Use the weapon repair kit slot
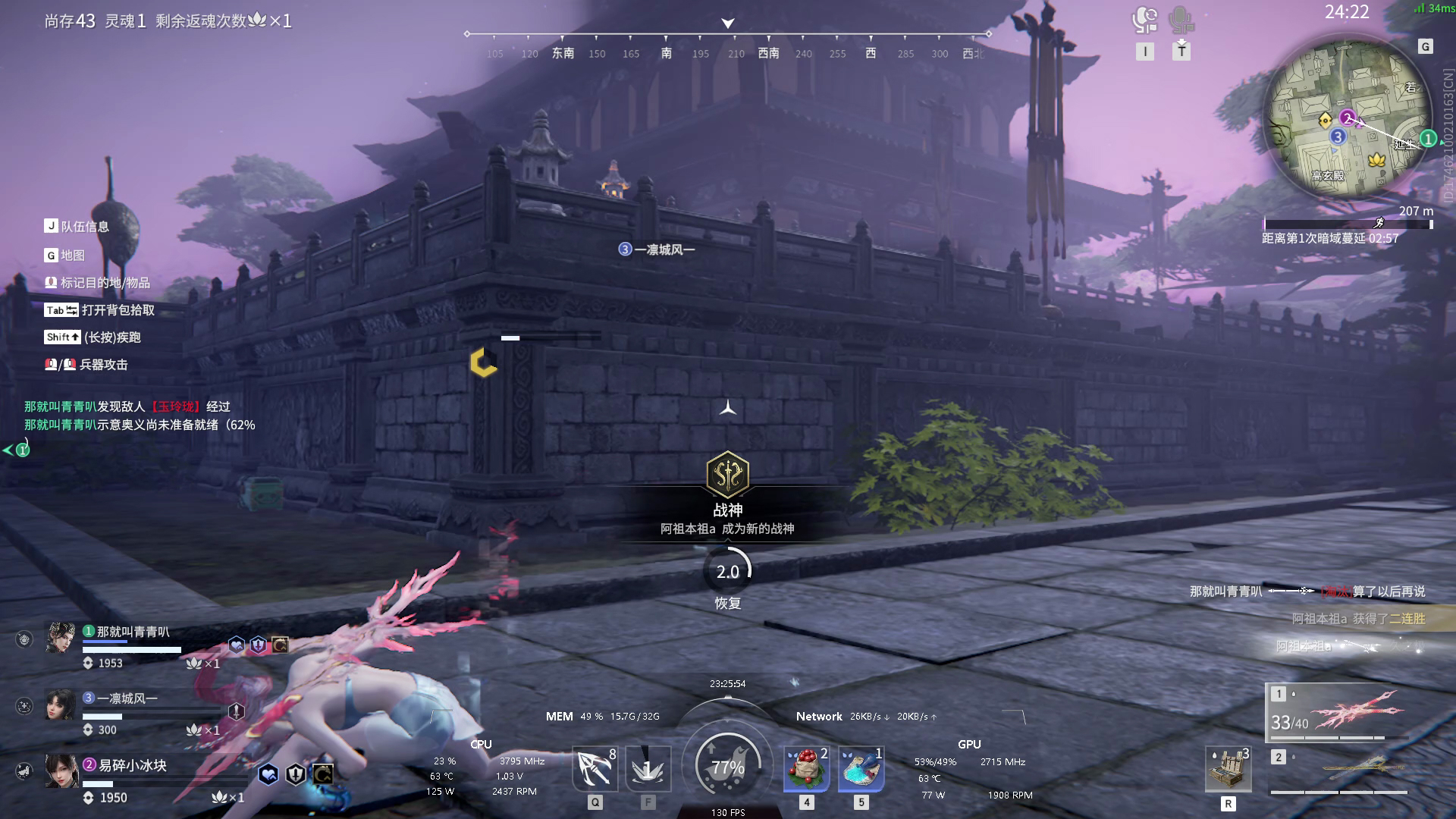The width and height of the screenshot is (1456, 819). (1228, 769)
